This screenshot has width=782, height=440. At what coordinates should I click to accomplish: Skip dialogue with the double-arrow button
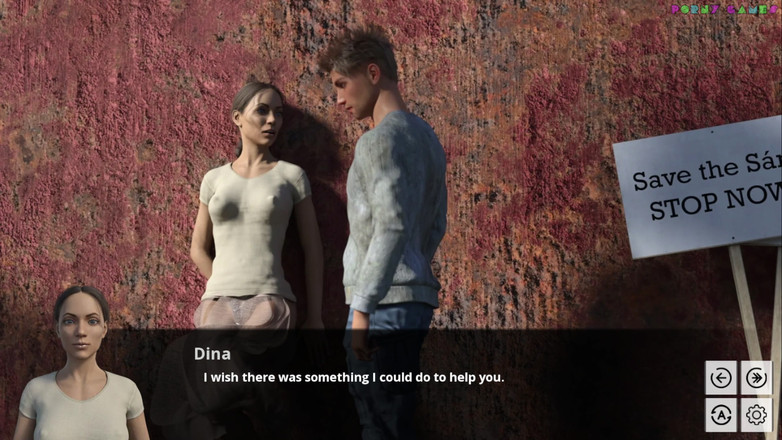pyautogui.click(x=756, y=378)
